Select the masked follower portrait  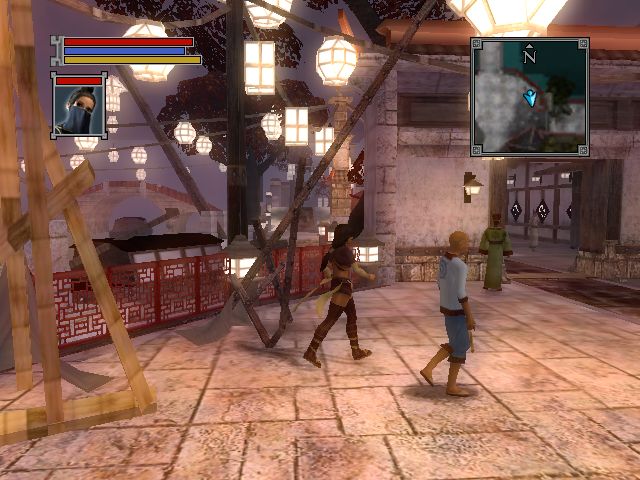[x=79, y=109]
